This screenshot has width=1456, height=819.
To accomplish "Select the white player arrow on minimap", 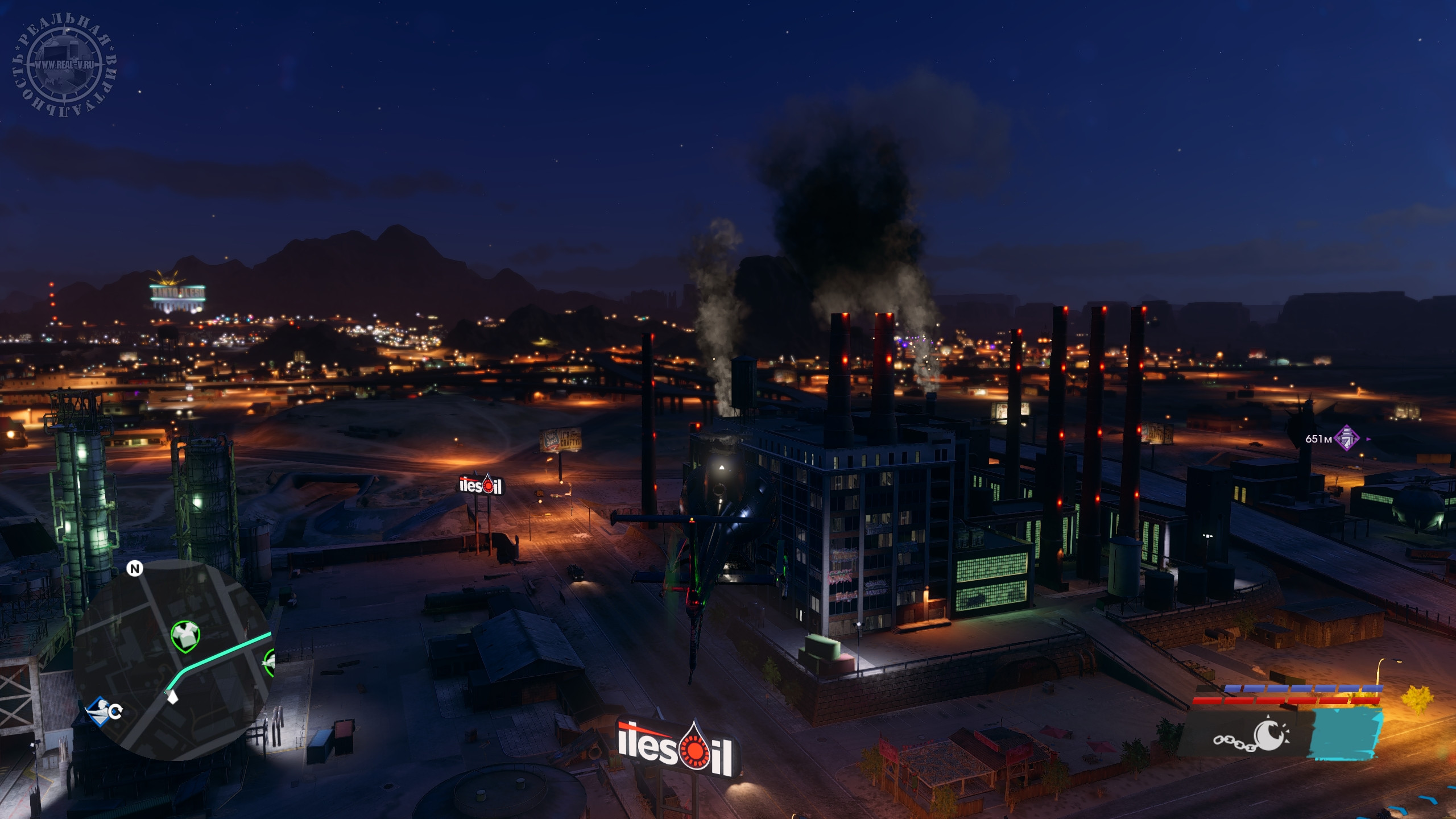I will tap(172, 696).
